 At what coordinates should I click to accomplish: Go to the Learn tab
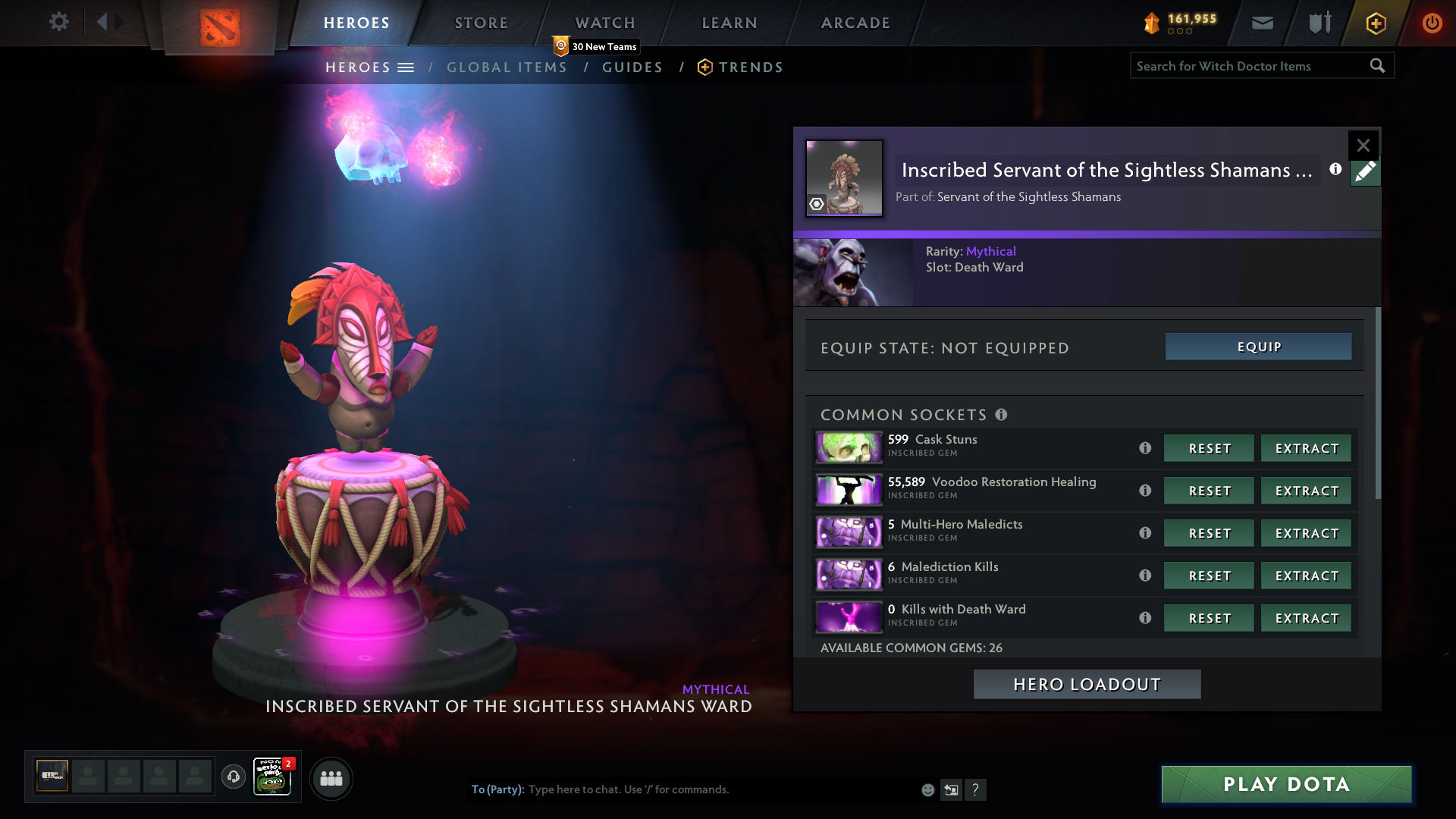point(730,23)
